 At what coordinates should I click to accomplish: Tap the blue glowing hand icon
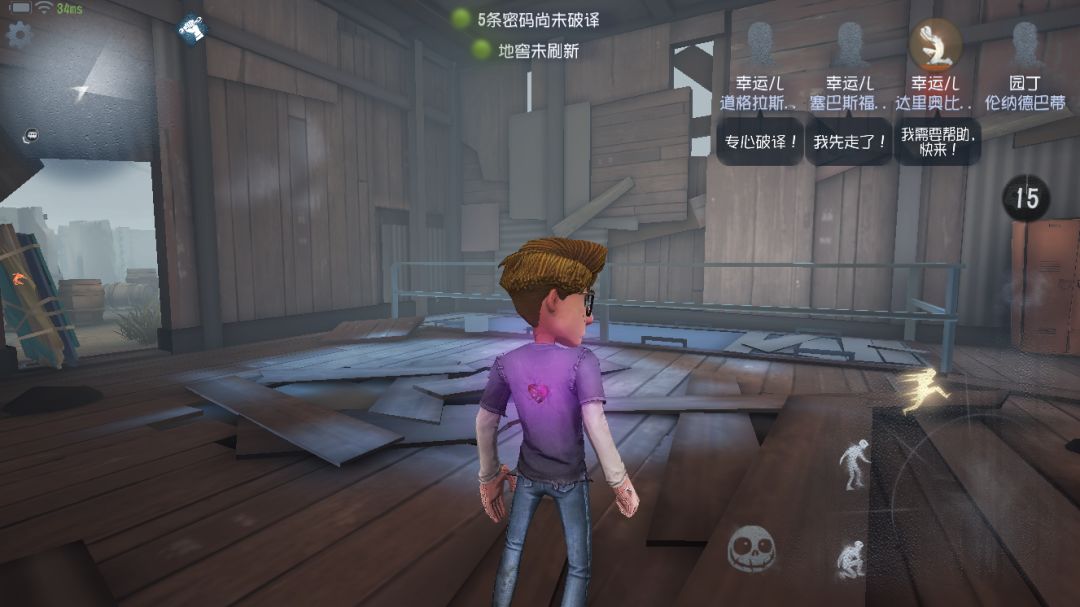[x=193, y=30]
